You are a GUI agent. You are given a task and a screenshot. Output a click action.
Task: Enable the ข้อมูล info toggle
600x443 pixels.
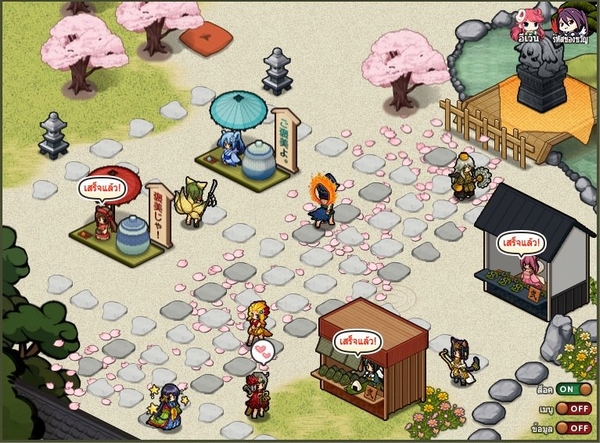point(574,427)
